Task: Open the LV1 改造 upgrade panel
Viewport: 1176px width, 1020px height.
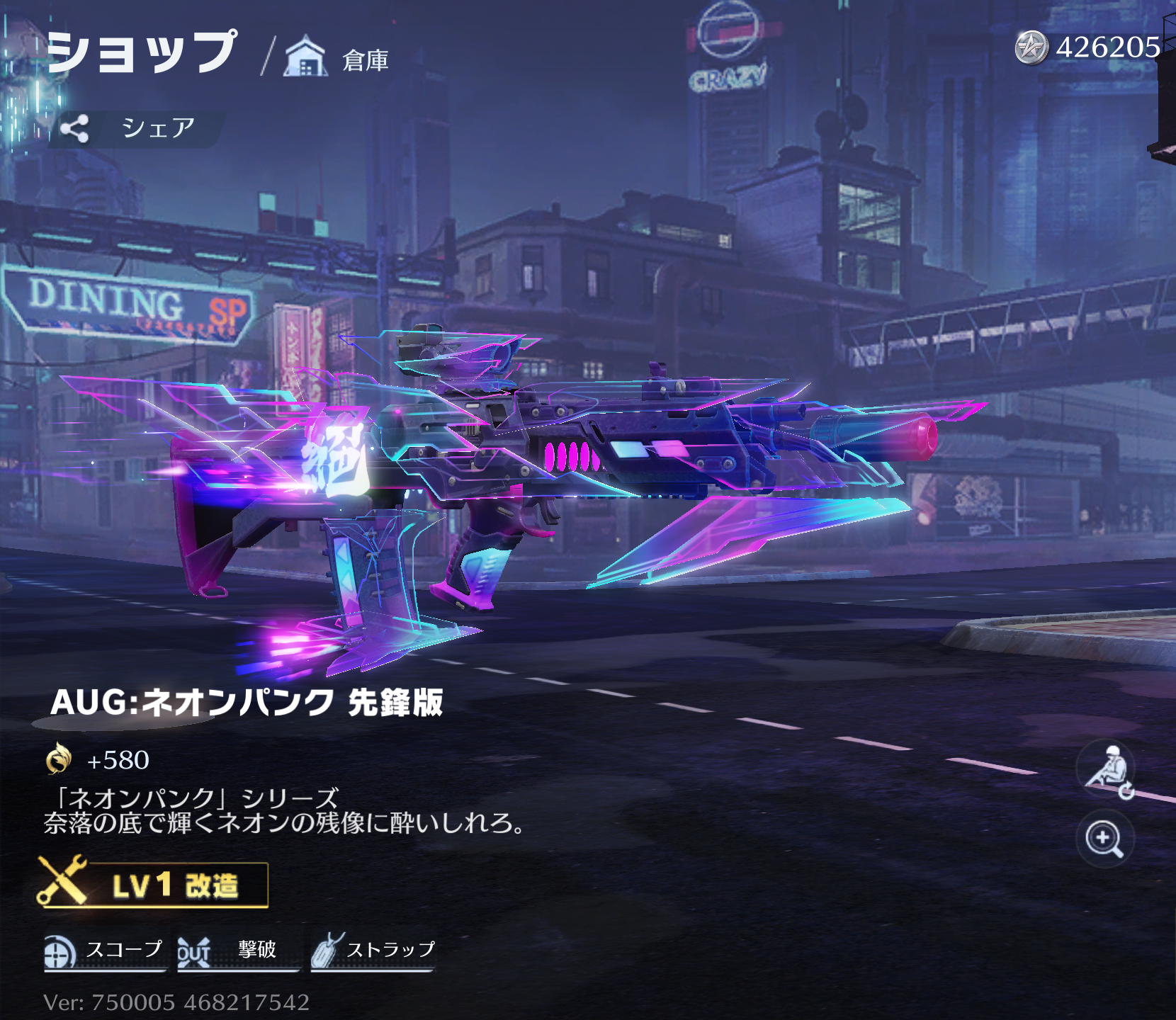Action: 153,884
